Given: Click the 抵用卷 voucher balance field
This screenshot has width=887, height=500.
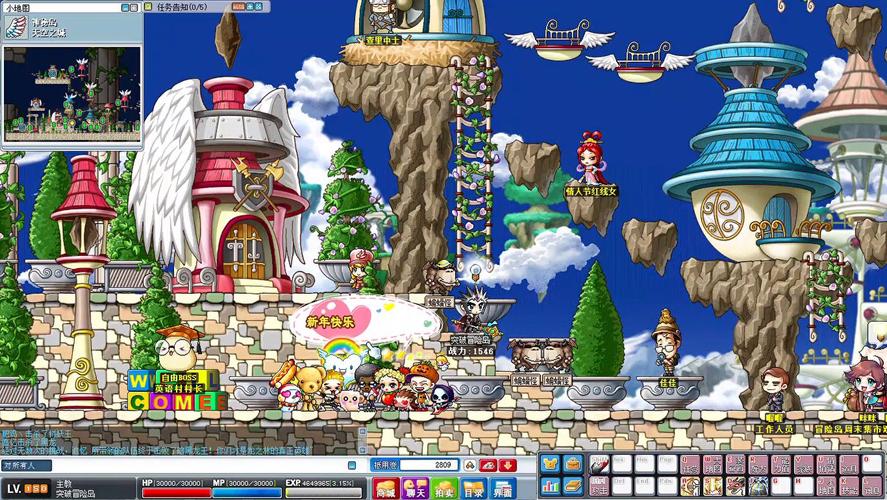Looking at the screenshot, I should 430,465.
